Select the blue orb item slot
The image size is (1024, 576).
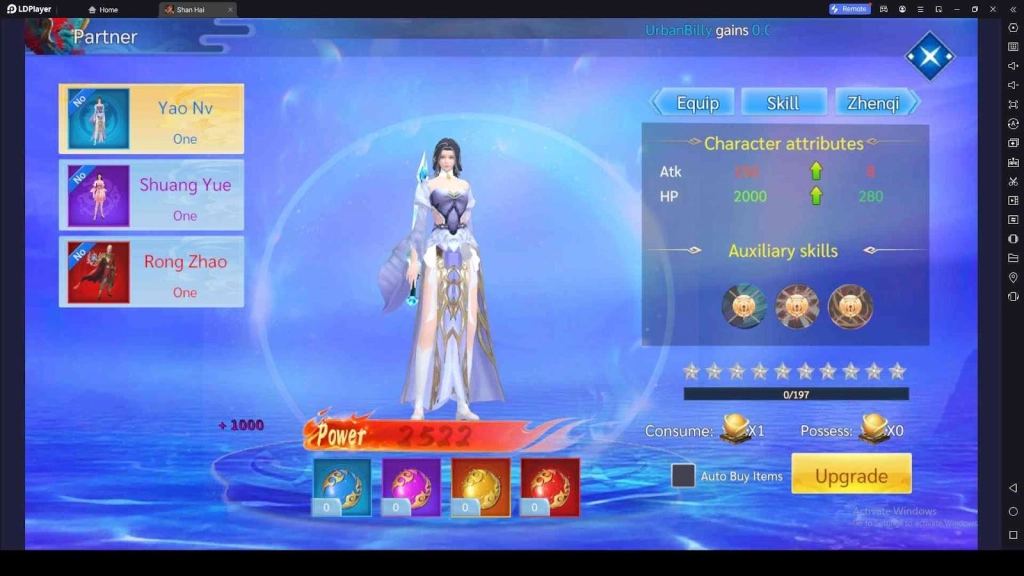pyautogui.click(x=342, y=487)
